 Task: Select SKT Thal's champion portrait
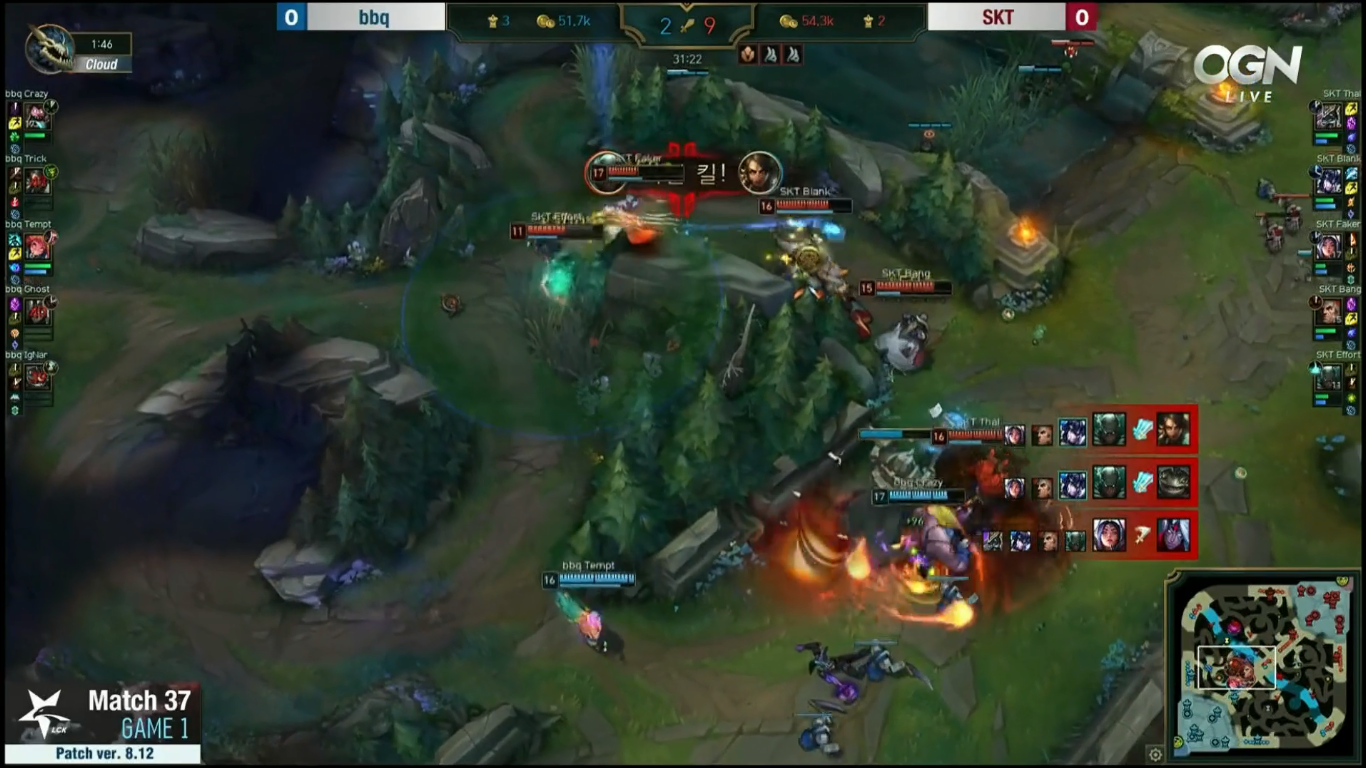pos(1329,116)
